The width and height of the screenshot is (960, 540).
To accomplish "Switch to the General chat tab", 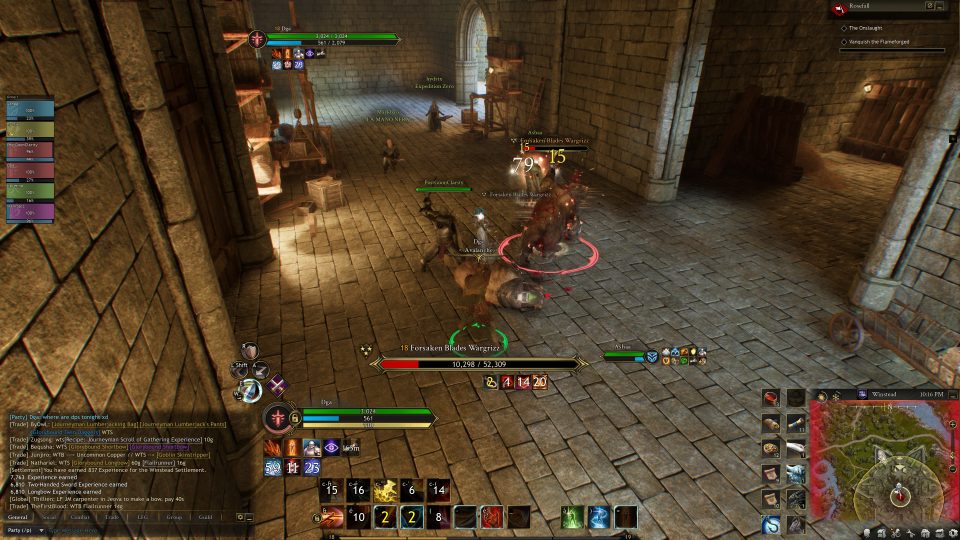I will tap(18, 517).
